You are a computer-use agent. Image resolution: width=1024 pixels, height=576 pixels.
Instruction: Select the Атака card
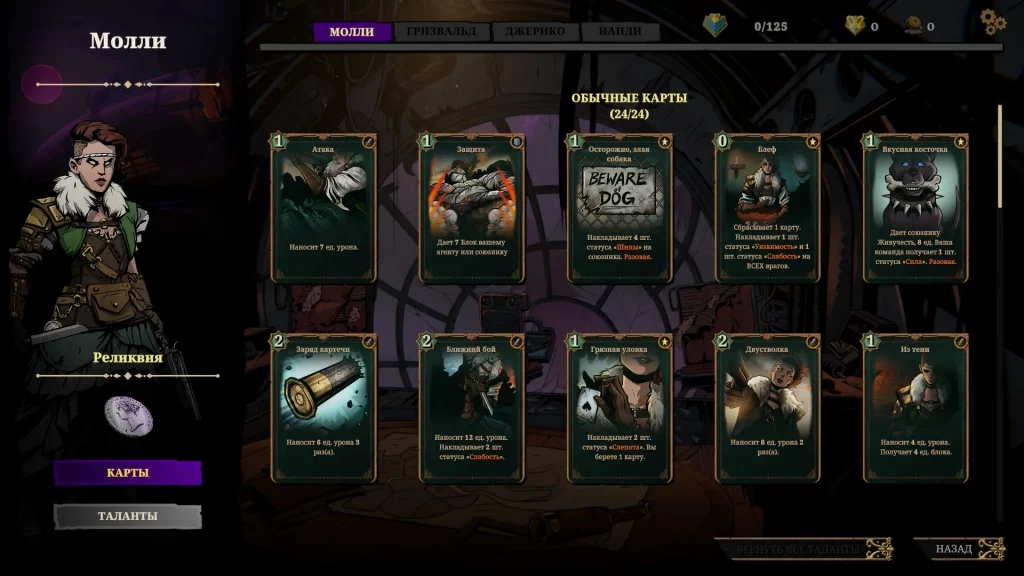pyautogui.click(x=323, y=208)
